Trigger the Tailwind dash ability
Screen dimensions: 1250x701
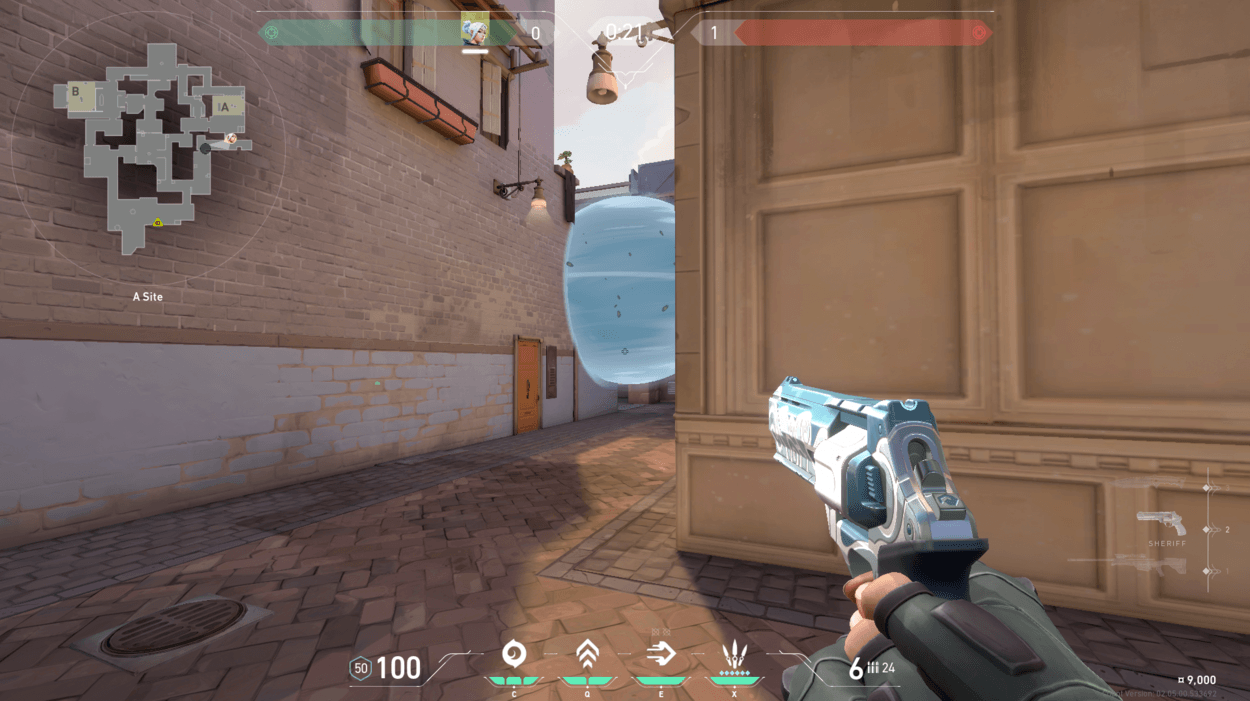point(660,655)
